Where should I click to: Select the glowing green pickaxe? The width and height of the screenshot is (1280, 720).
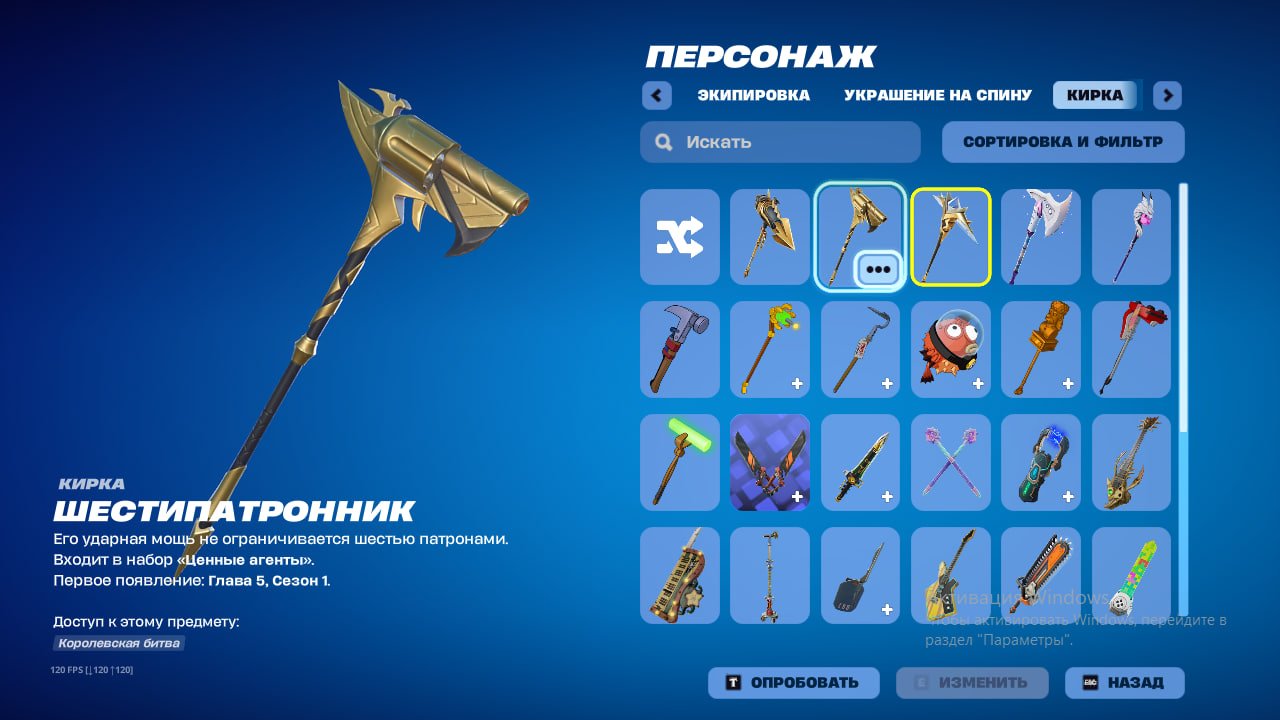click(679, 462)
